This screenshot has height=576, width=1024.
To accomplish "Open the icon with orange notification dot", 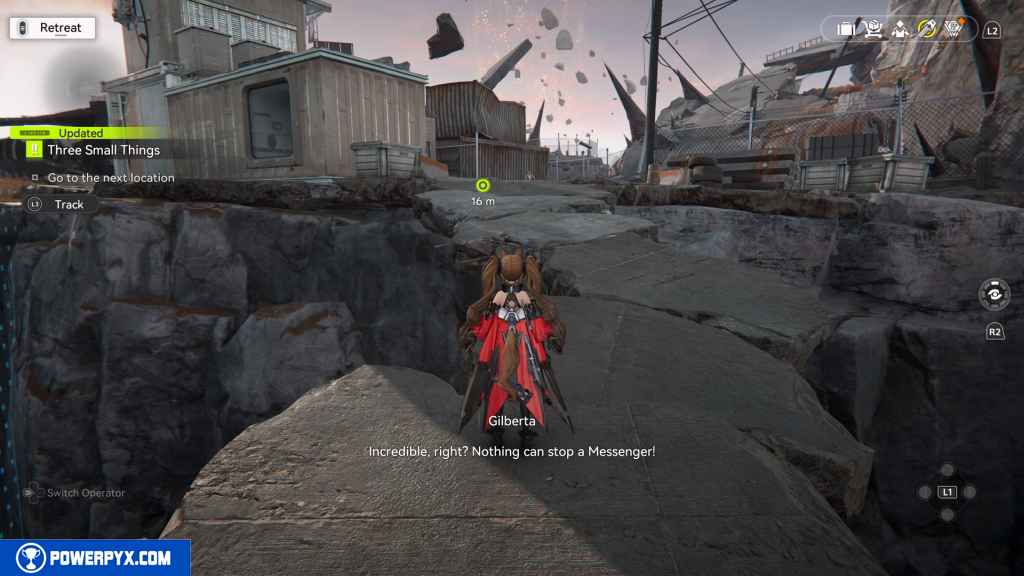I will (953, 29).
